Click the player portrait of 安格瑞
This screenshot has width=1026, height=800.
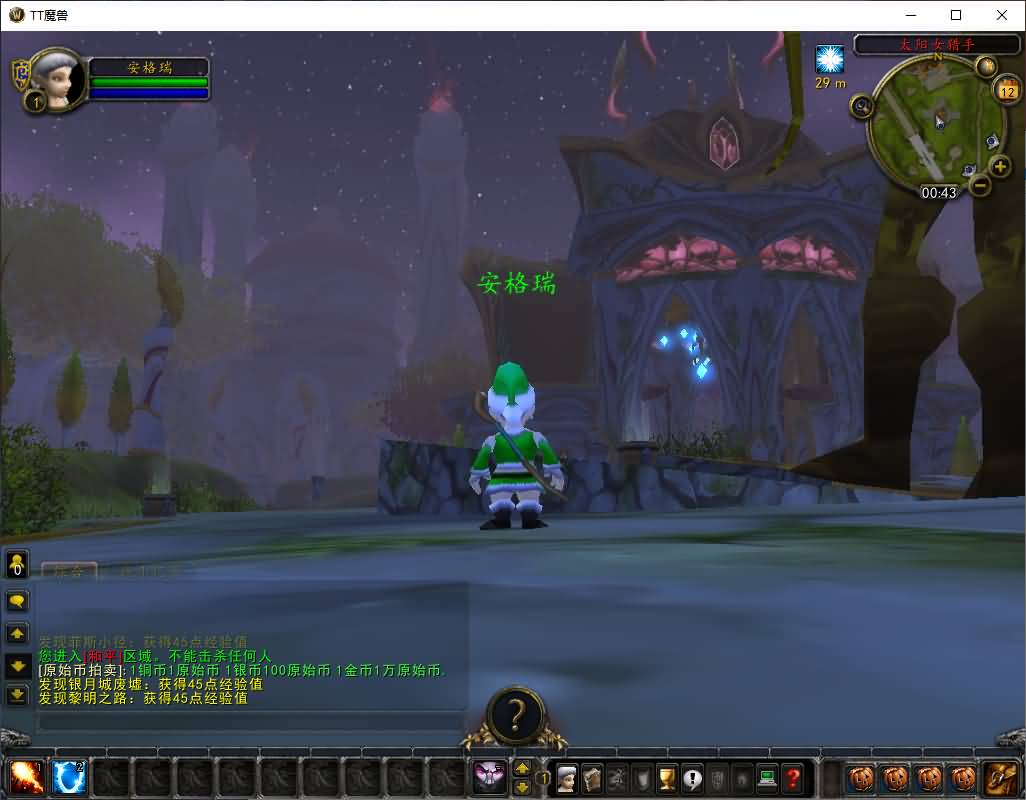pos(58,78)
